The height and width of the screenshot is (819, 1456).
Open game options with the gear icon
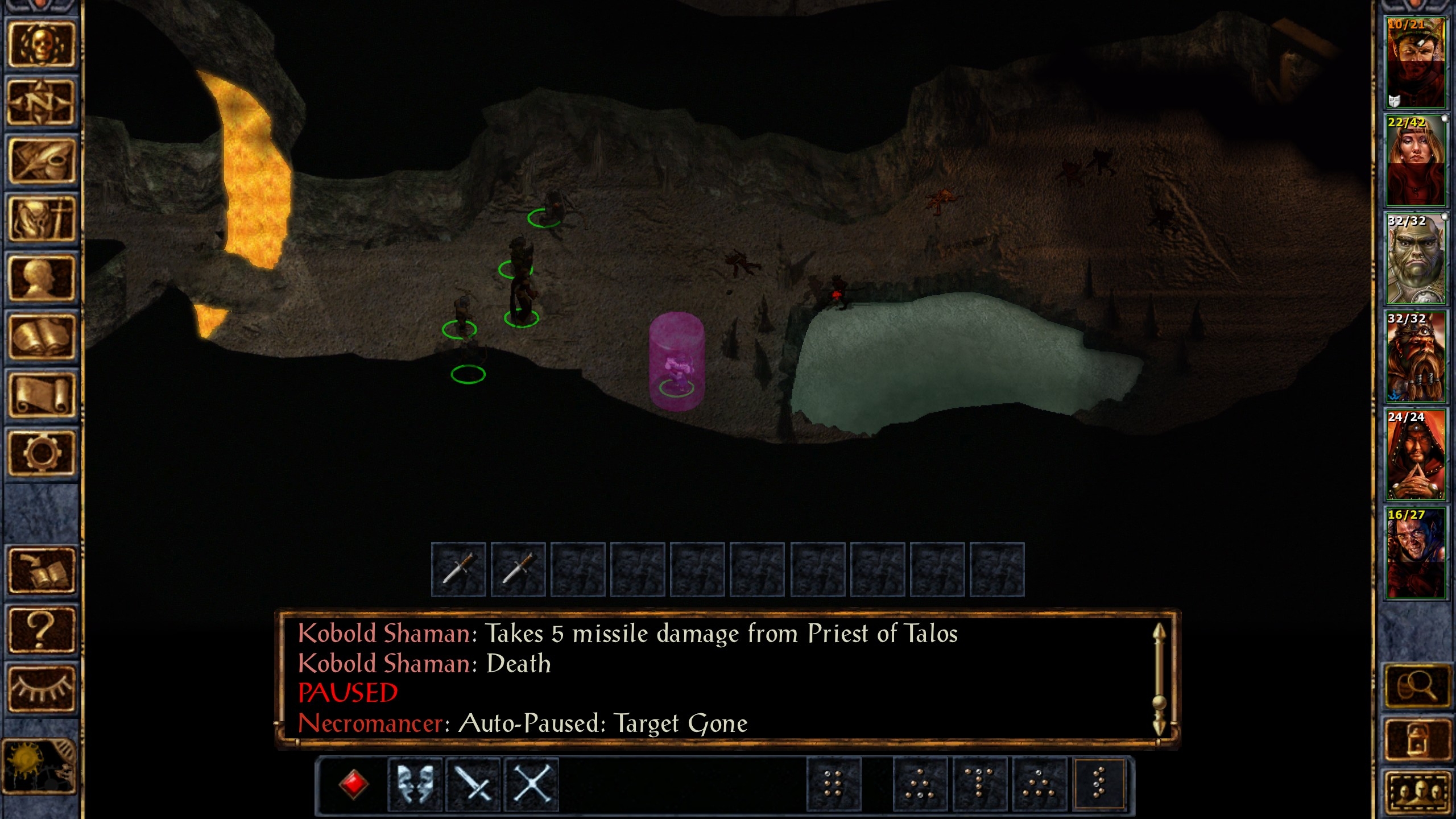(41, 453)
